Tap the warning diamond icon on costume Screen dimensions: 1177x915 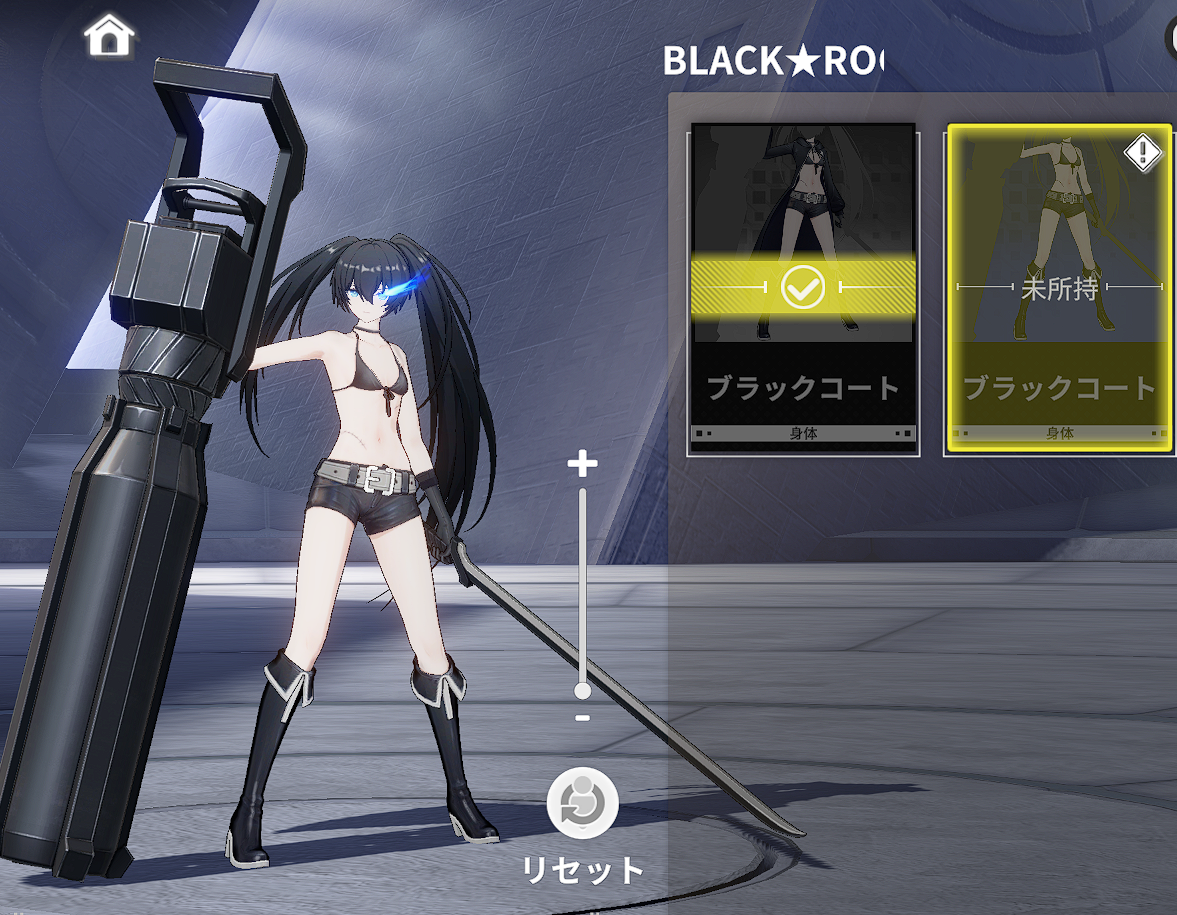coord(1143,152)
